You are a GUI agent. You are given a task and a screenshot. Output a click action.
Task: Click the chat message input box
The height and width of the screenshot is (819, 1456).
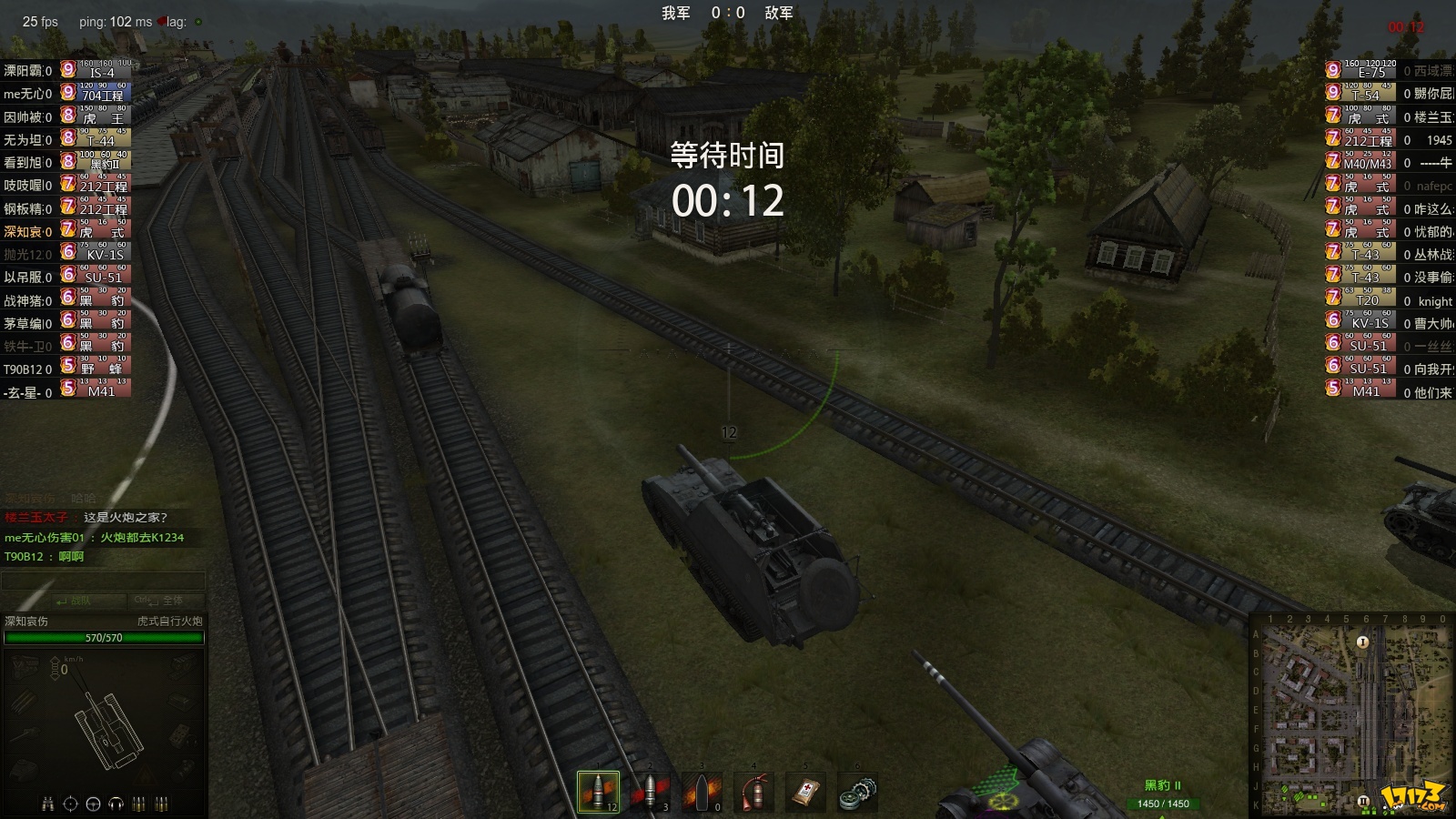[103, 581]
